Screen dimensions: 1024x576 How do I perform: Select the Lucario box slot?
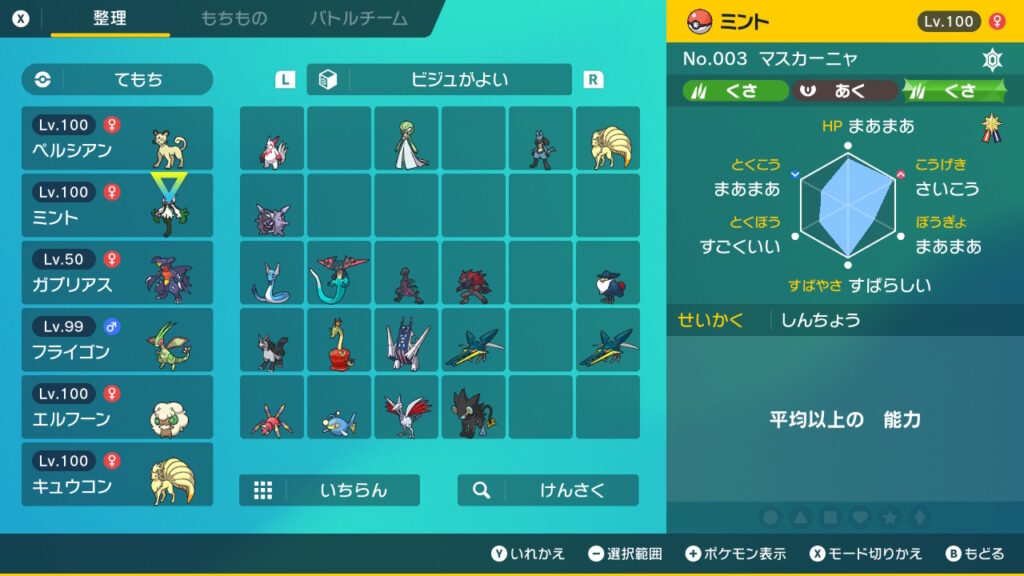(541, 138)
